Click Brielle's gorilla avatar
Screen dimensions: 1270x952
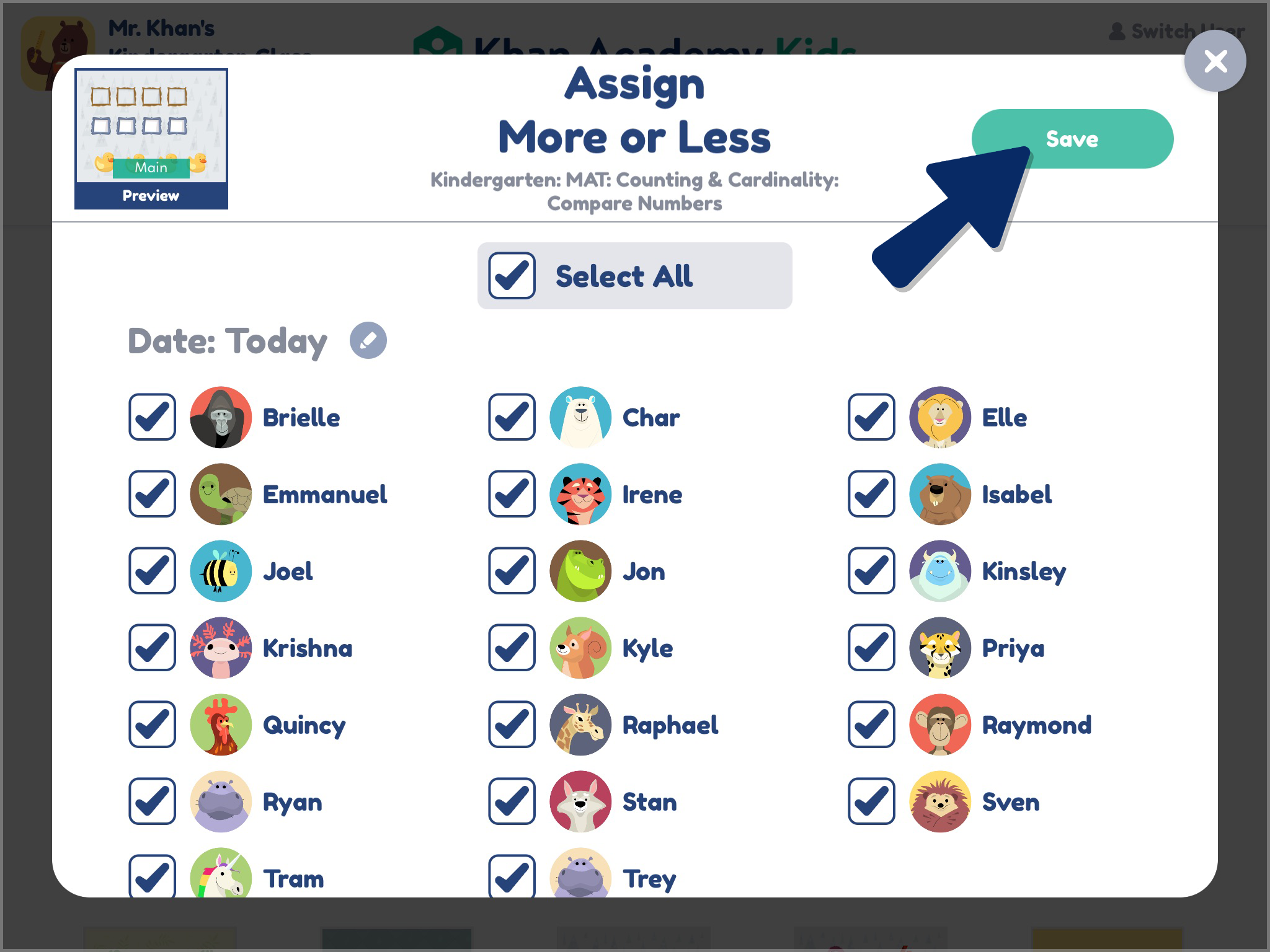click(220, 417)
